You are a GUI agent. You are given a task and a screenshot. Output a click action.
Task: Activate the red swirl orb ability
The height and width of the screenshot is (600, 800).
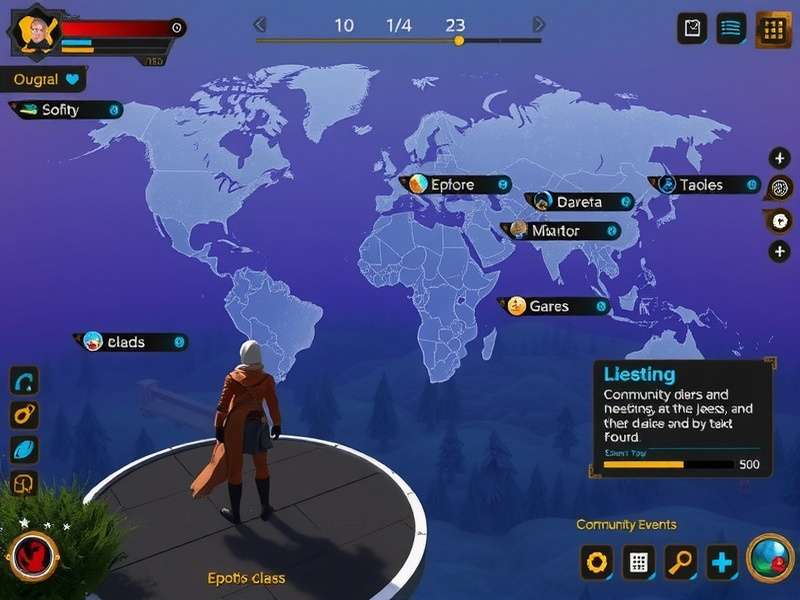(32, 556)
